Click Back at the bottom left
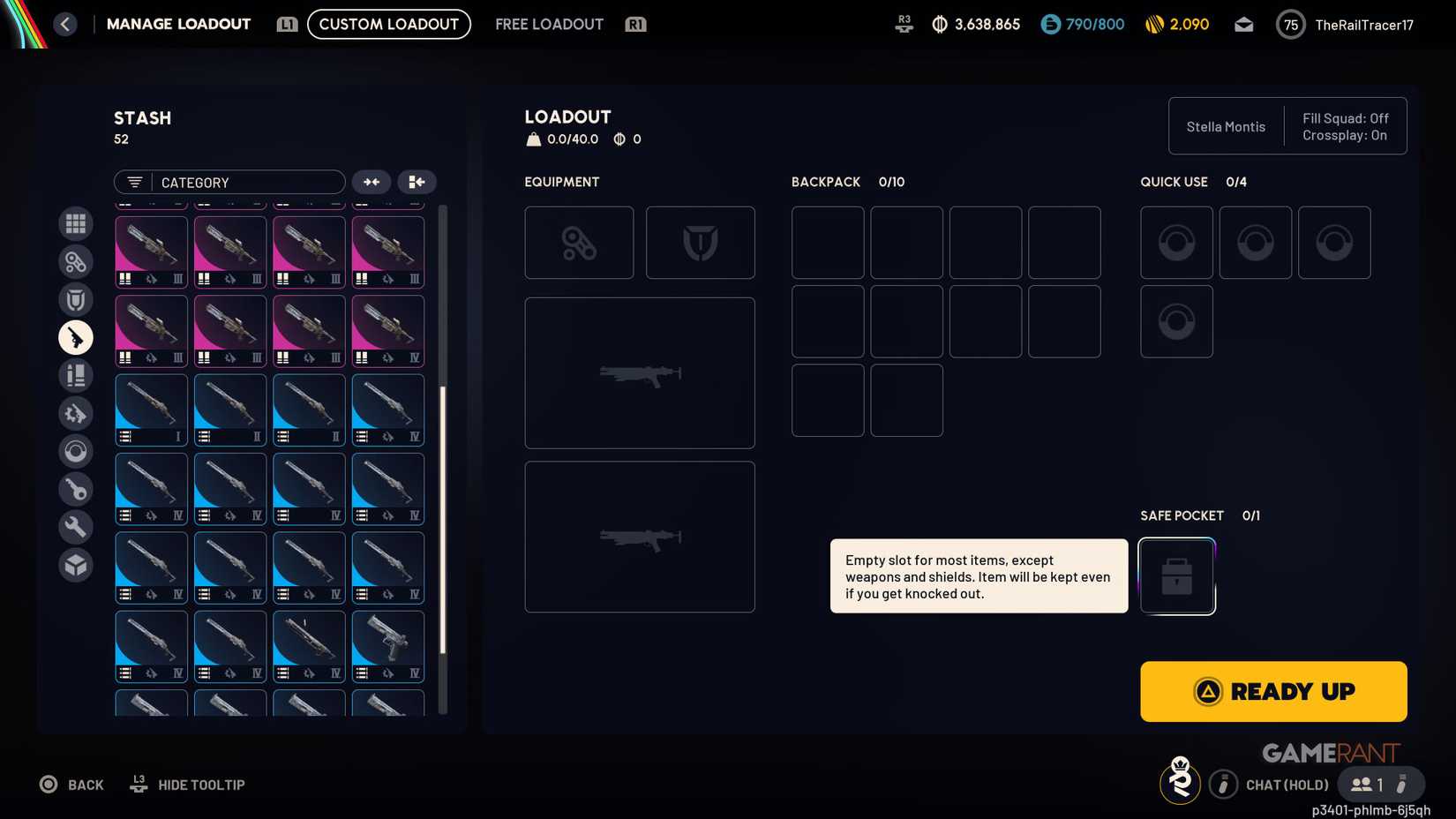The height and width of the screenshot is (819, 1456). [71, 784]
